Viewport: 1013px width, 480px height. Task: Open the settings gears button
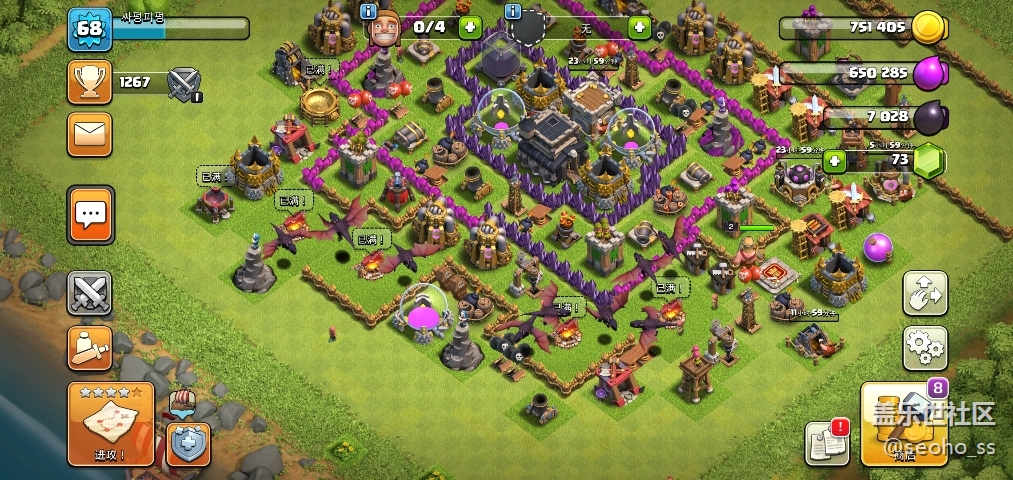coord(925,347)
